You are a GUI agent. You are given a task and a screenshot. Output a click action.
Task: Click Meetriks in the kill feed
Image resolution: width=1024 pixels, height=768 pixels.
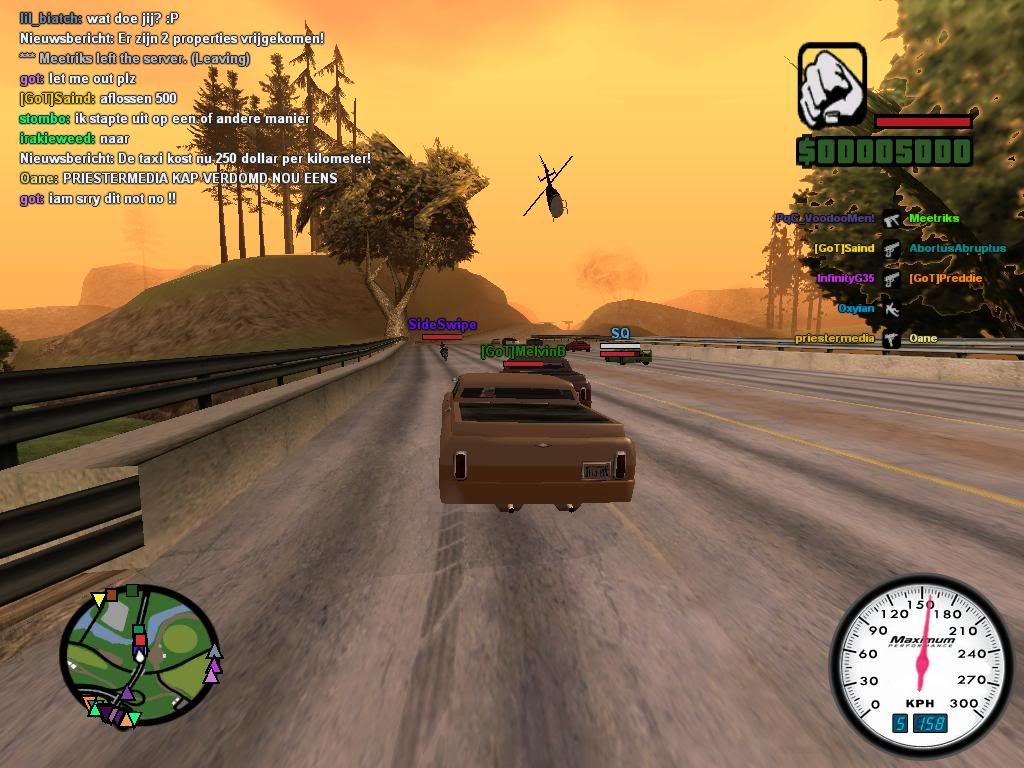click(x=934, y=218)
